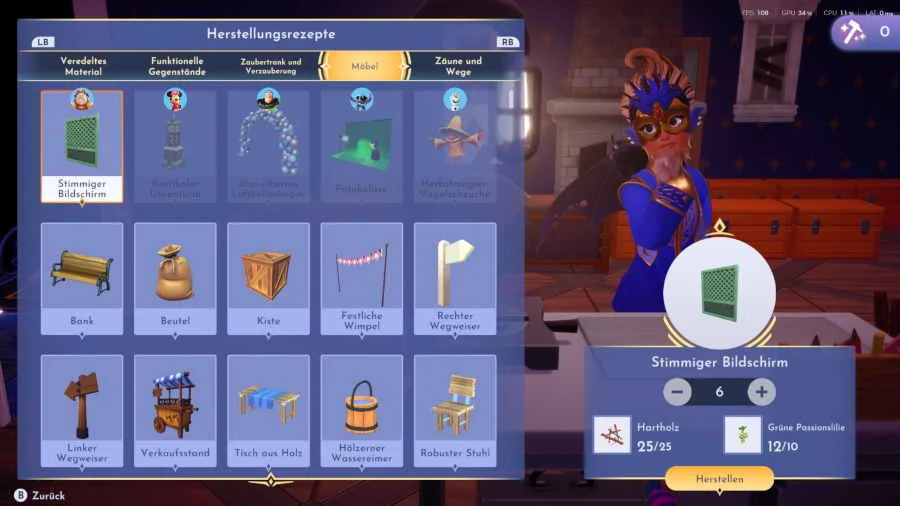This screenshot has width=900, height=506.
Task: Select the Linker Wegweiser recipe
Action: point(82,410)
